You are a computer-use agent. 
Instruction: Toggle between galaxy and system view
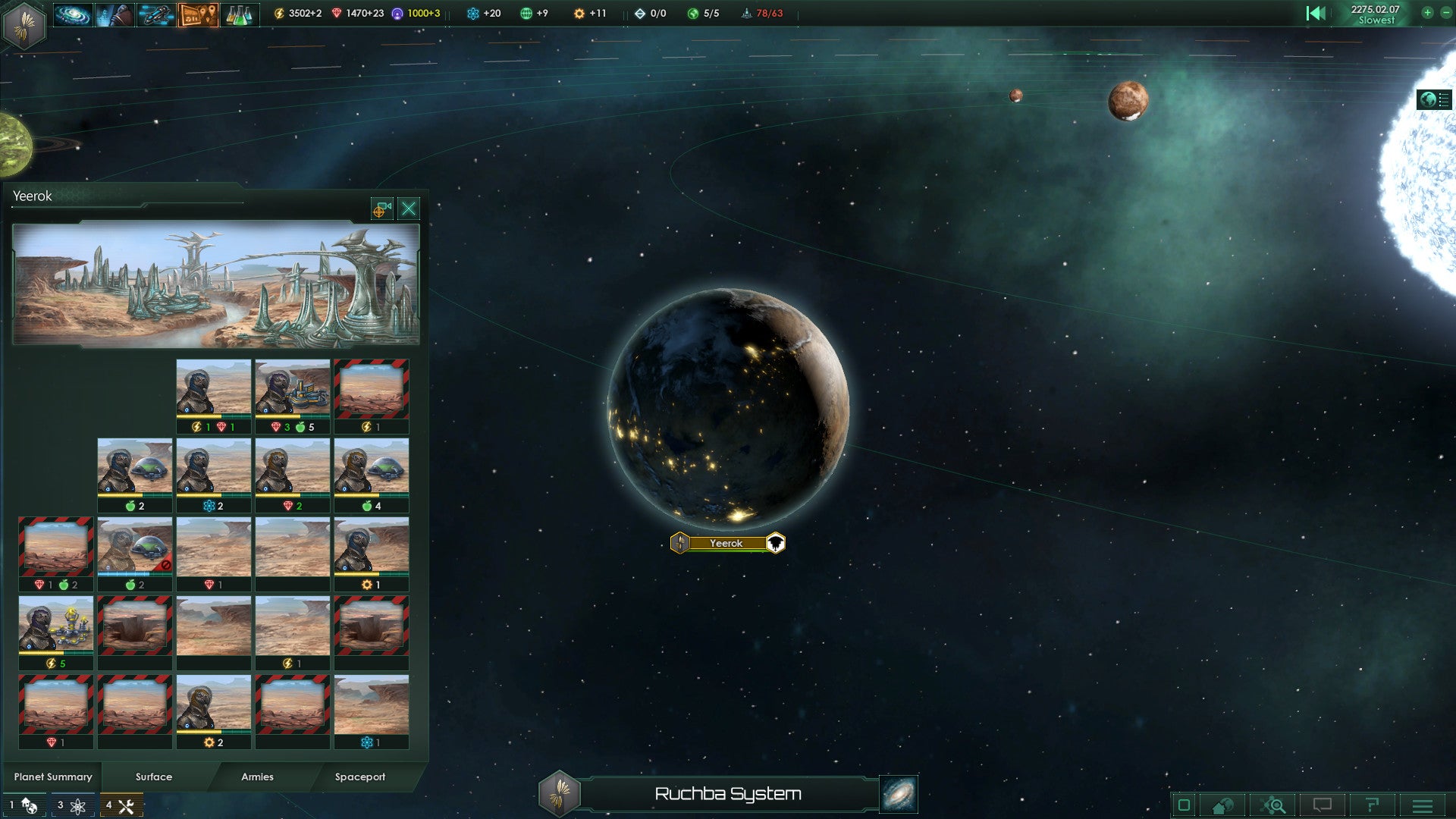pos(1272,805)
